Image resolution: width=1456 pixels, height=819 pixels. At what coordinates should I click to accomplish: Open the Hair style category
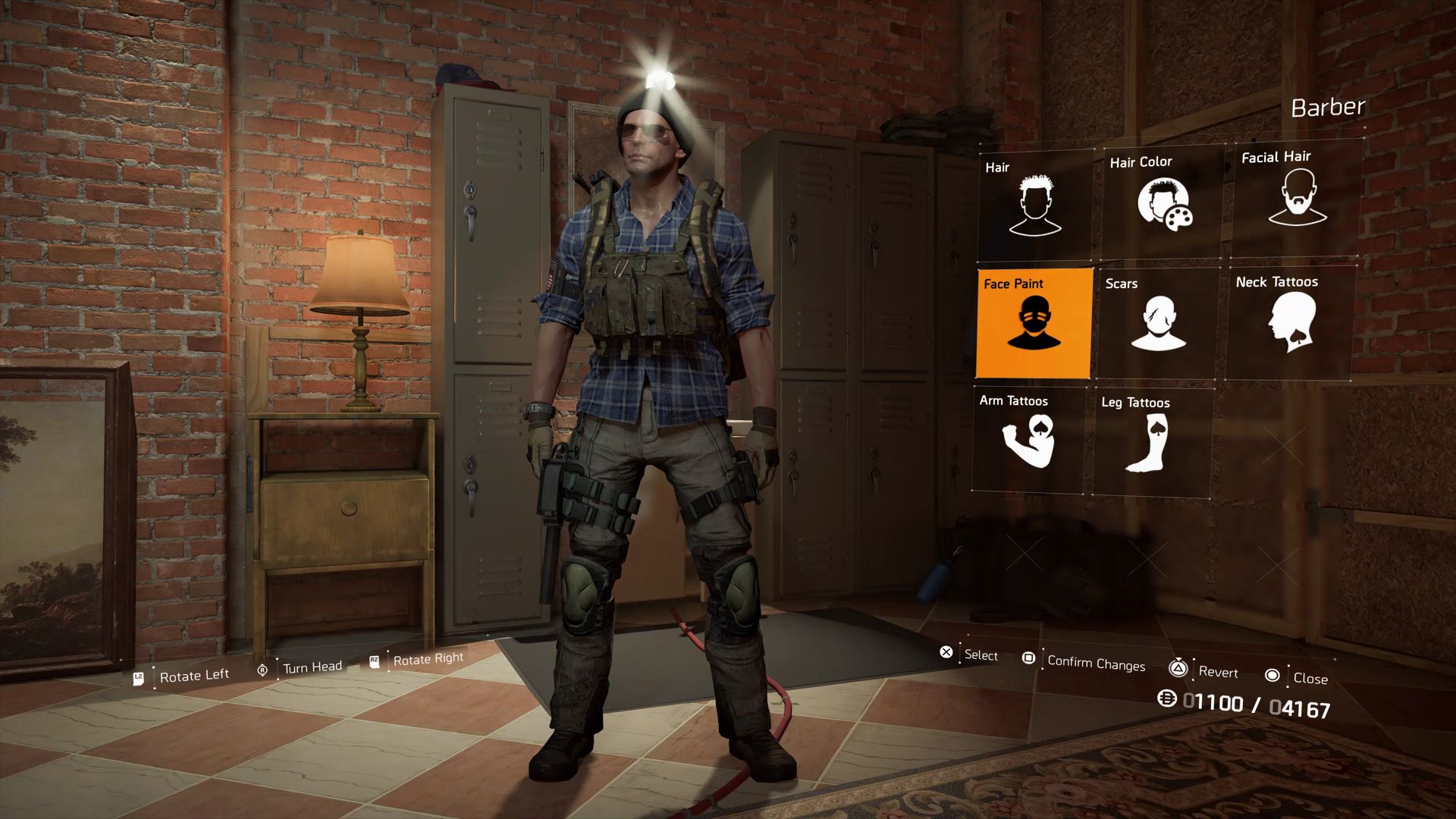1035,205
